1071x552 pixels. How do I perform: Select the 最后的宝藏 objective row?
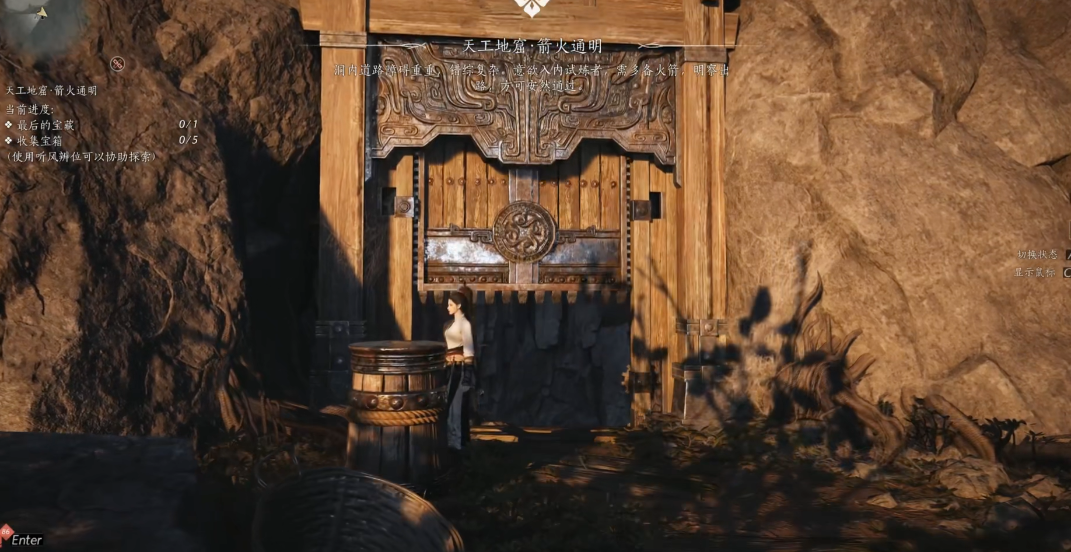coord(46,125)
